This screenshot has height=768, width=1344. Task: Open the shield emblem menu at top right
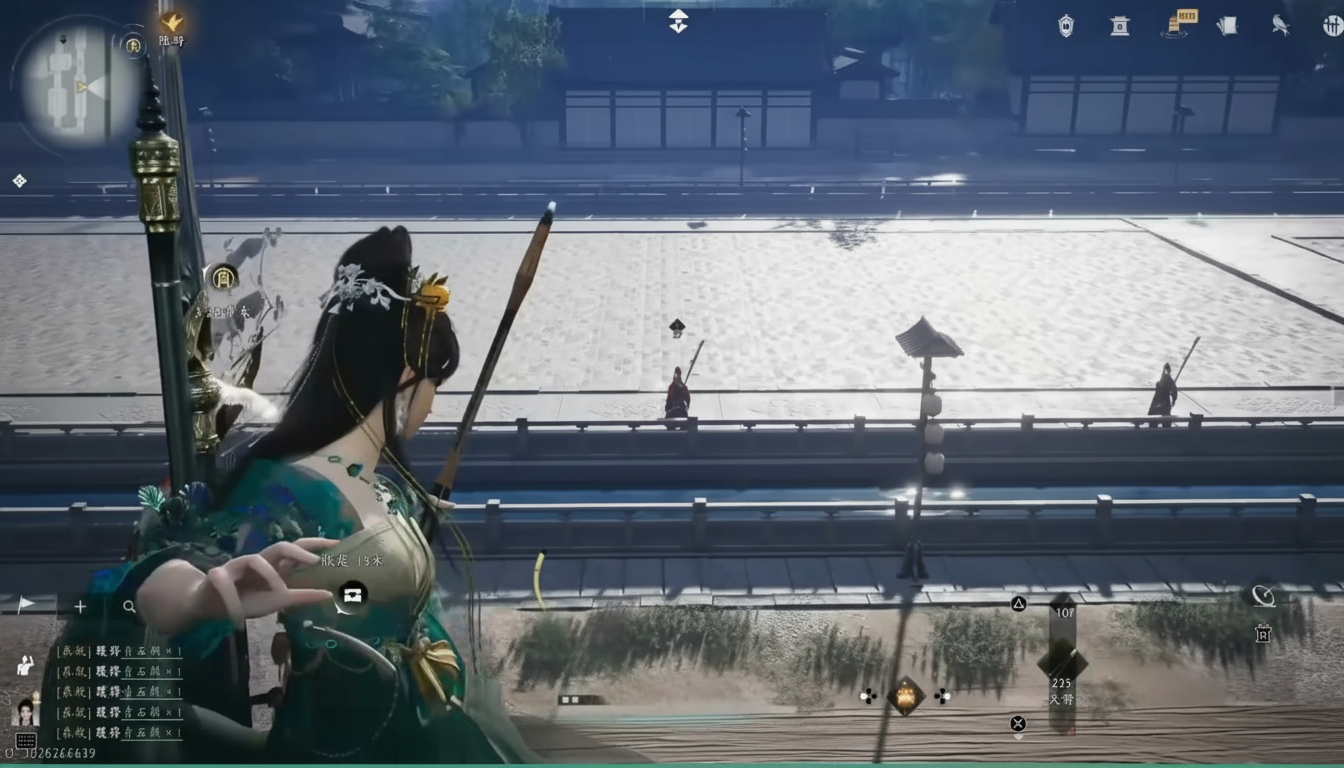1065,26
